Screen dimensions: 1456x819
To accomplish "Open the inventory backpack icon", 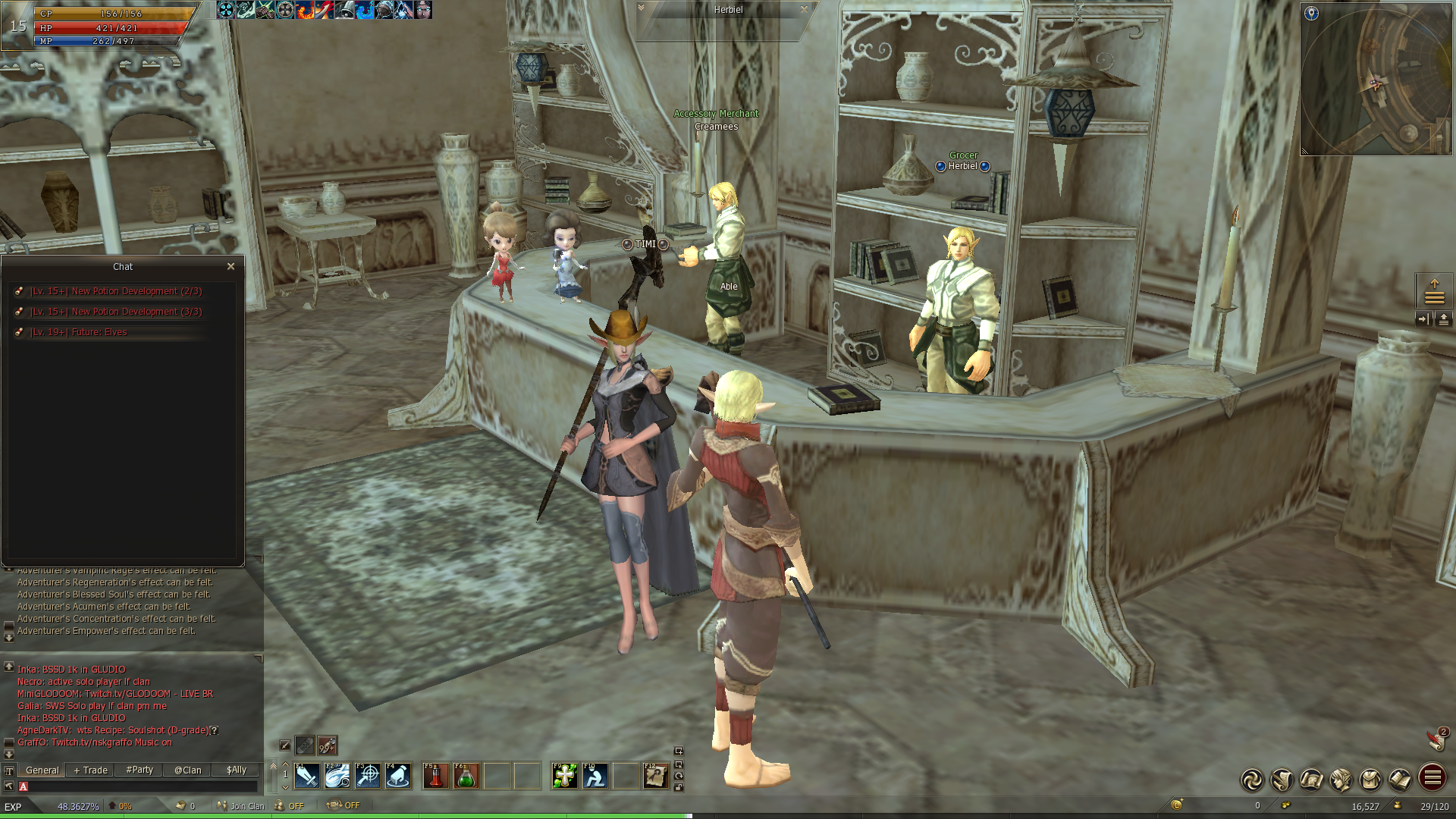I will (x=1370, y=779).
